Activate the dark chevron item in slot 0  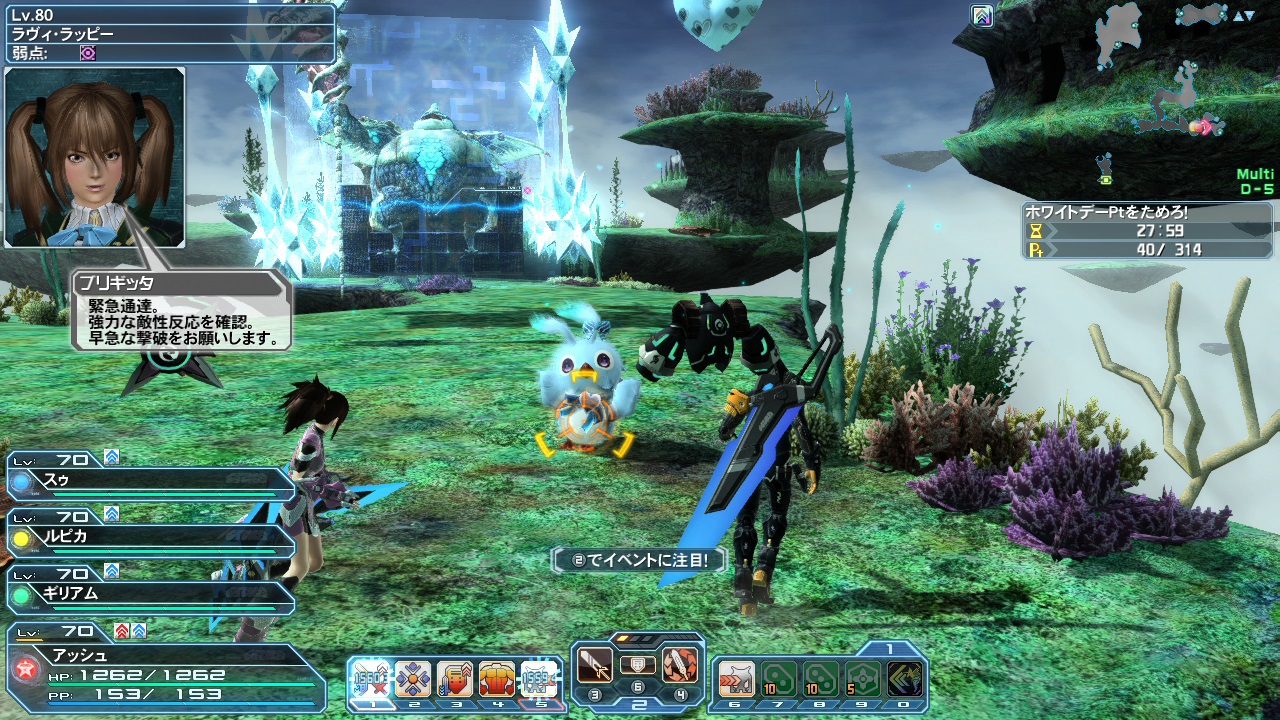pos(905,679)
